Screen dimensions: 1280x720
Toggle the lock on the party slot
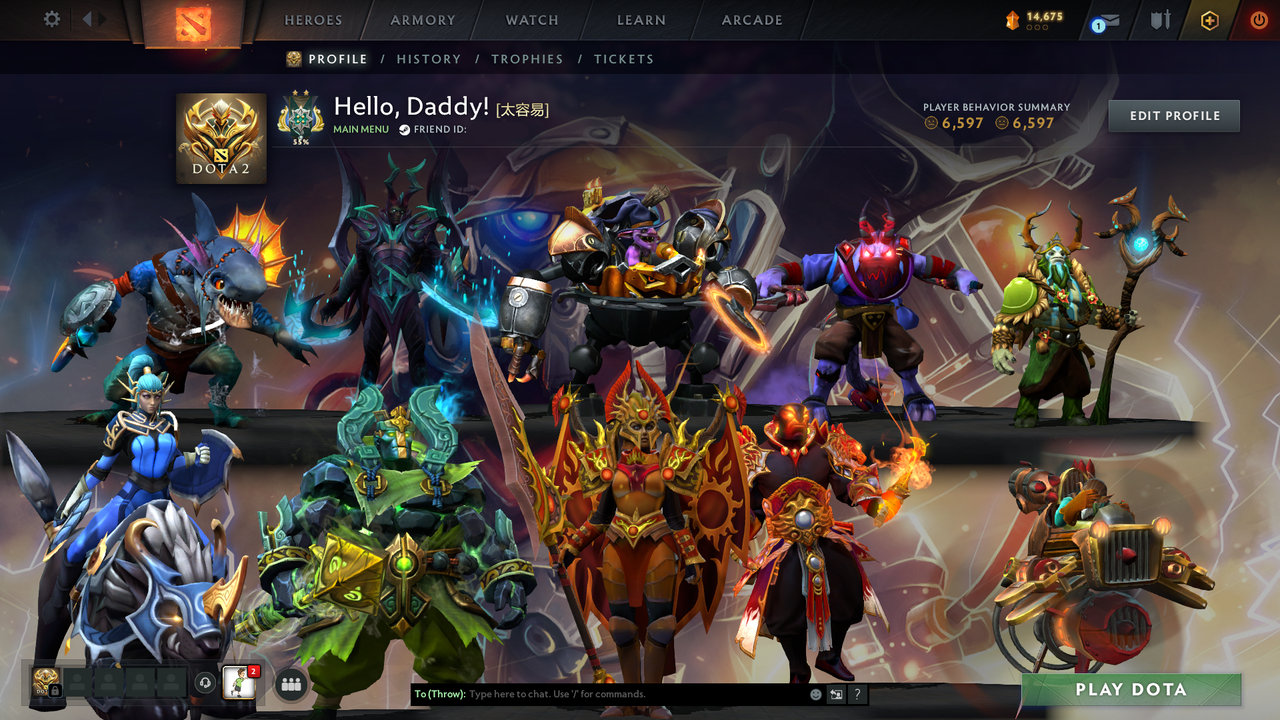pos(55,690)
